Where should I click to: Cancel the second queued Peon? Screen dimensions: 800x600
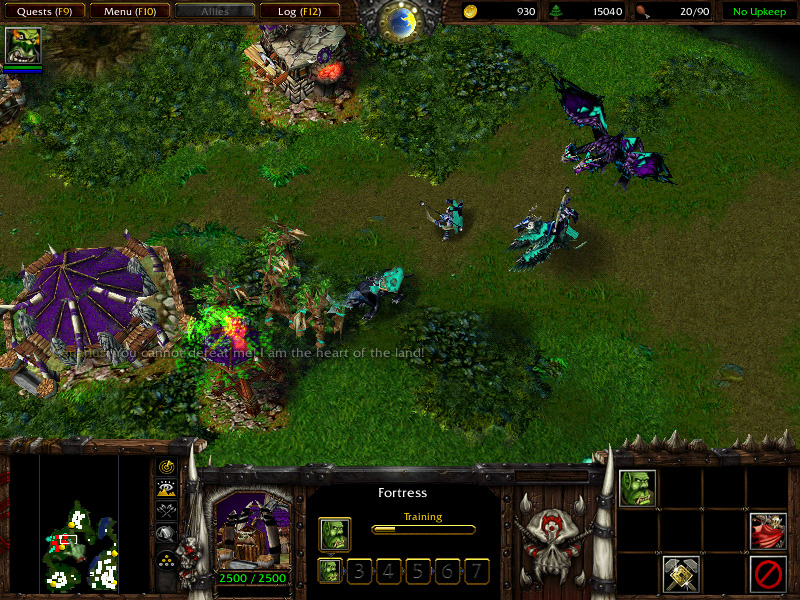(330, 571)
